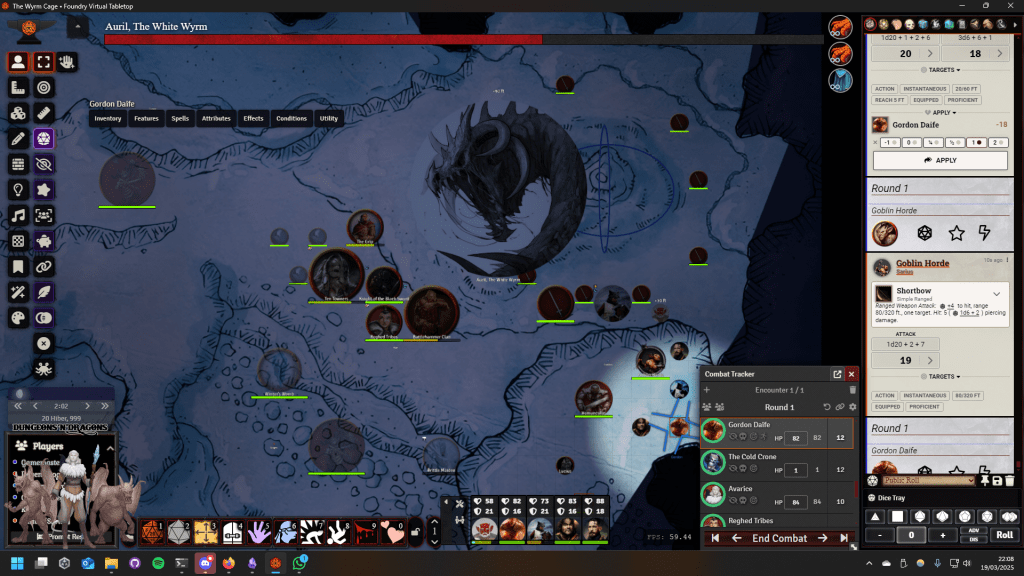Click the Roll button in Dice Tray

pyautogui.click(x=1004, y=535)
